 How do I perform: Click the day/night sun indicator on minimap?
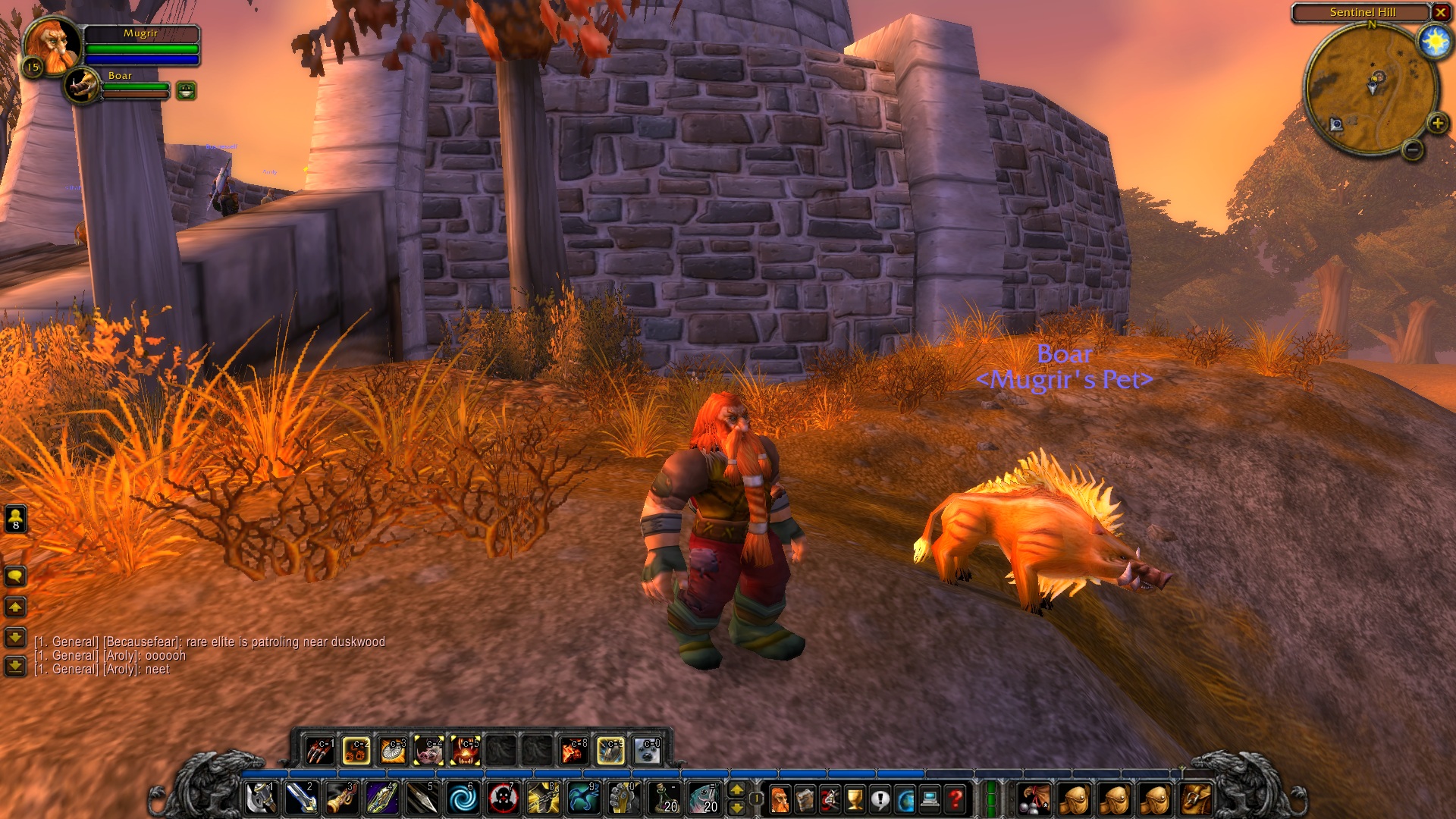(1435, 42)
